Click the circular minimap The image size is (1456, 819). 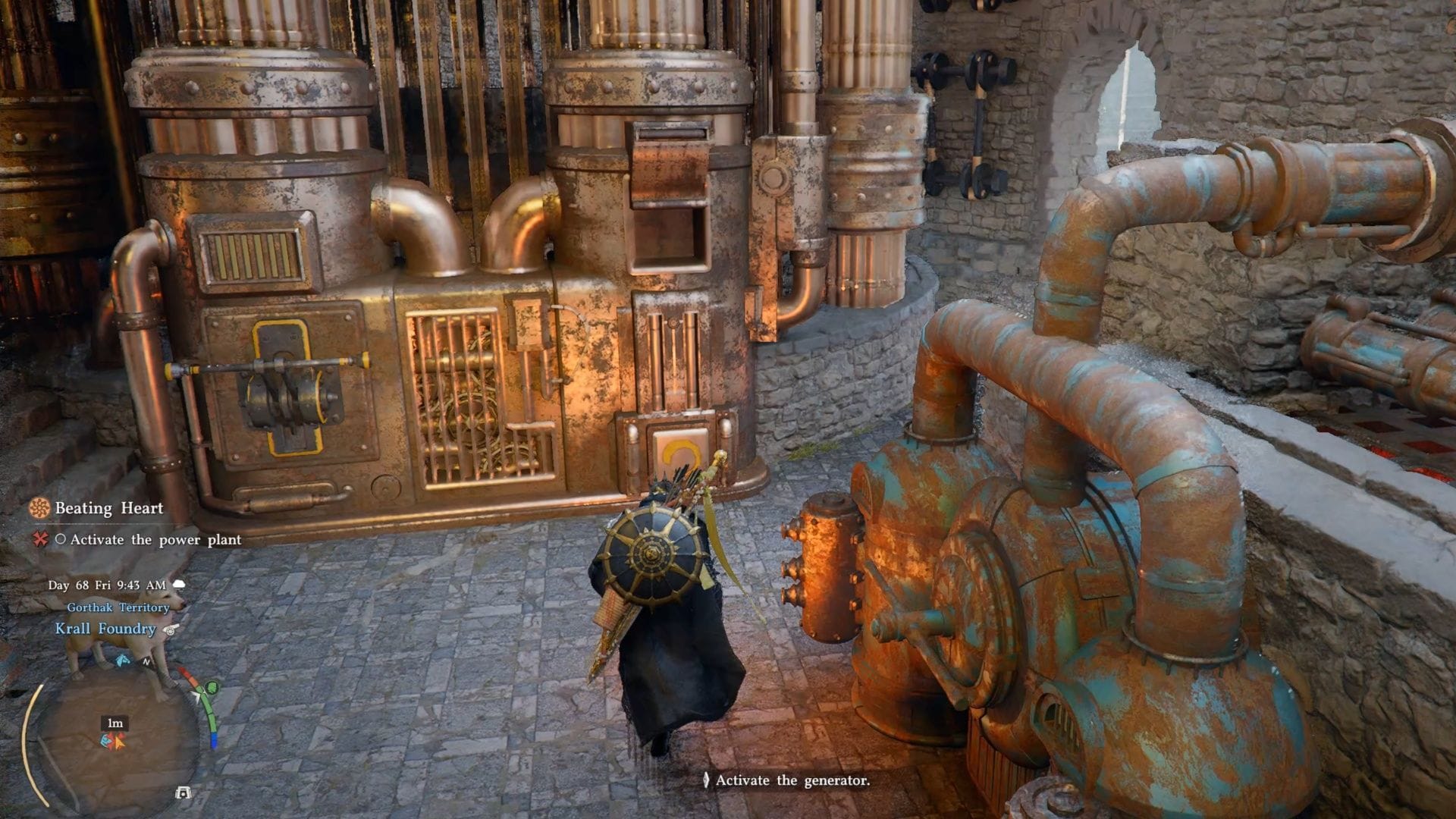(115, 739)
